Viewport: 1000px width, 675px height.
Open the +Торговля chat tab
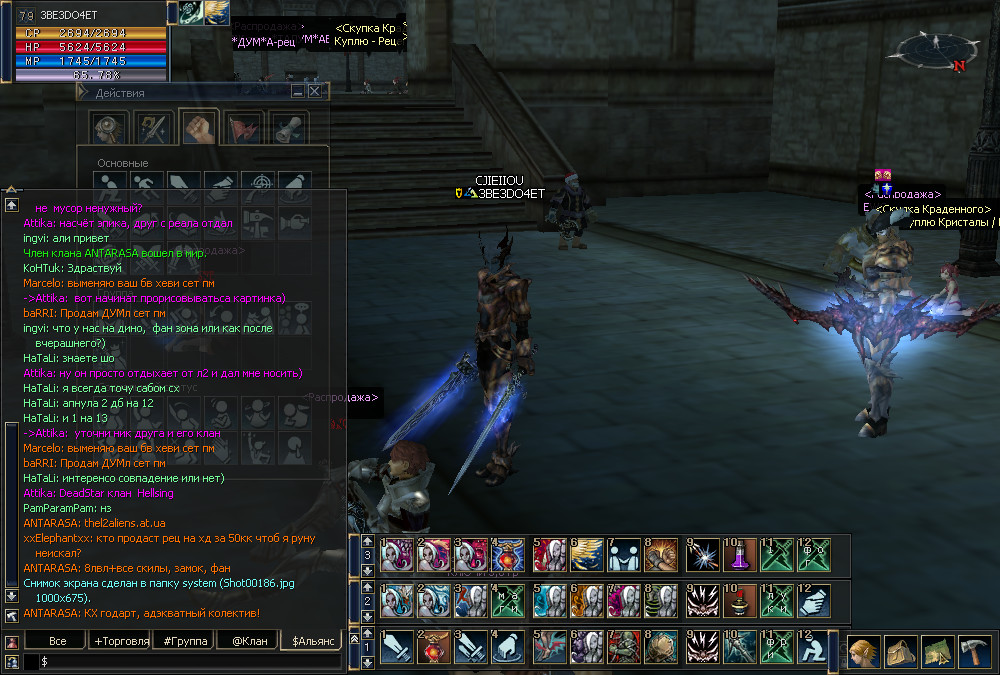tap(119, 640)
